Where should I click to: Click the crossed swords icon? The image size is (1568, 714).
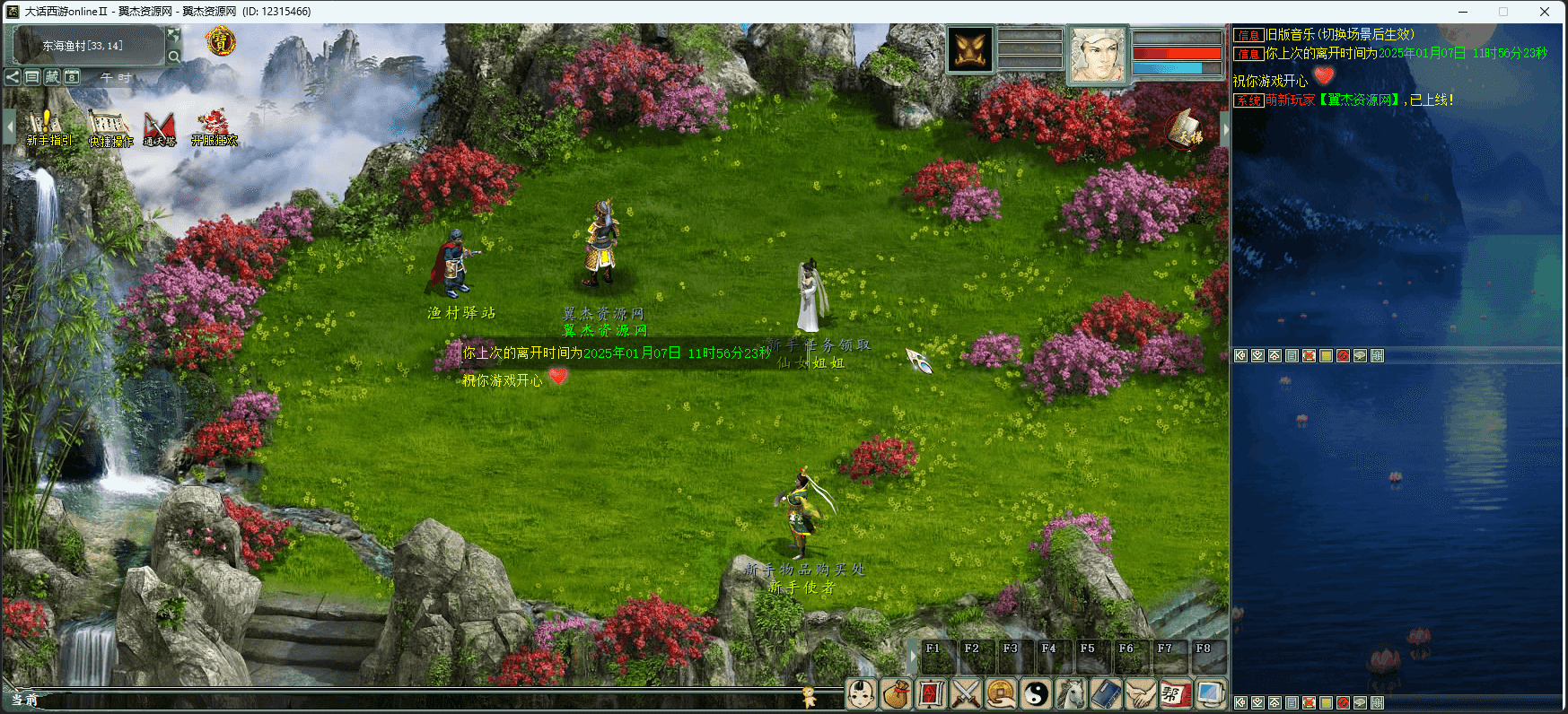(x=966, y=693)
